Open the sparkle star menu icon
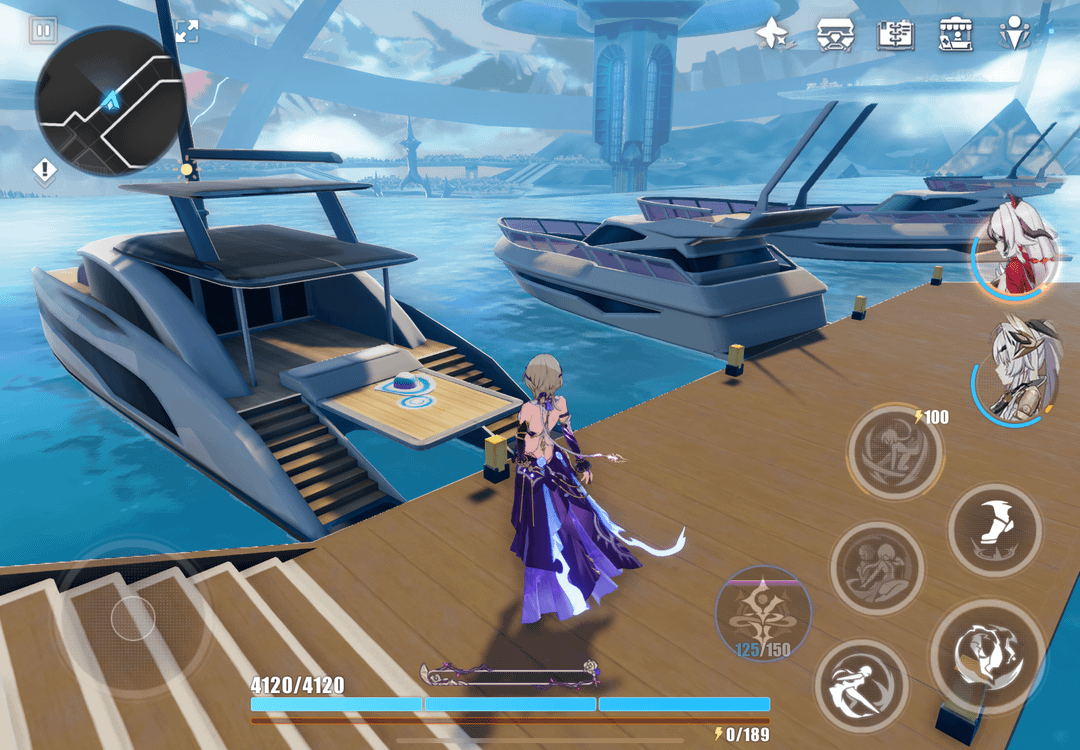Viewport: 1080px width, 750px height. click(772, 35)
